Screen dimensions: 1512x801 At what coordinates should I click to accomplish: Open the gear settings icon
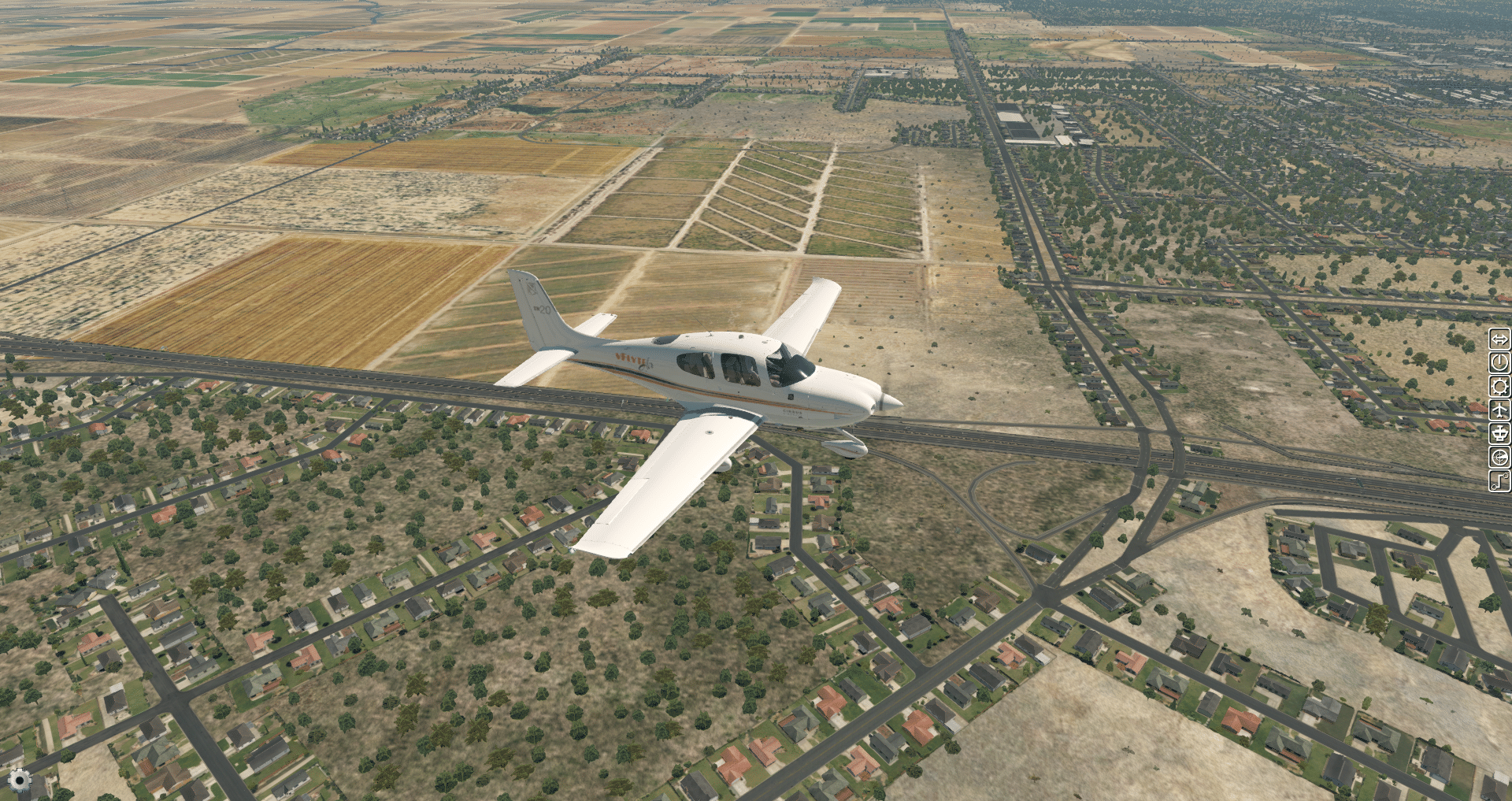[x=20, y=781]
